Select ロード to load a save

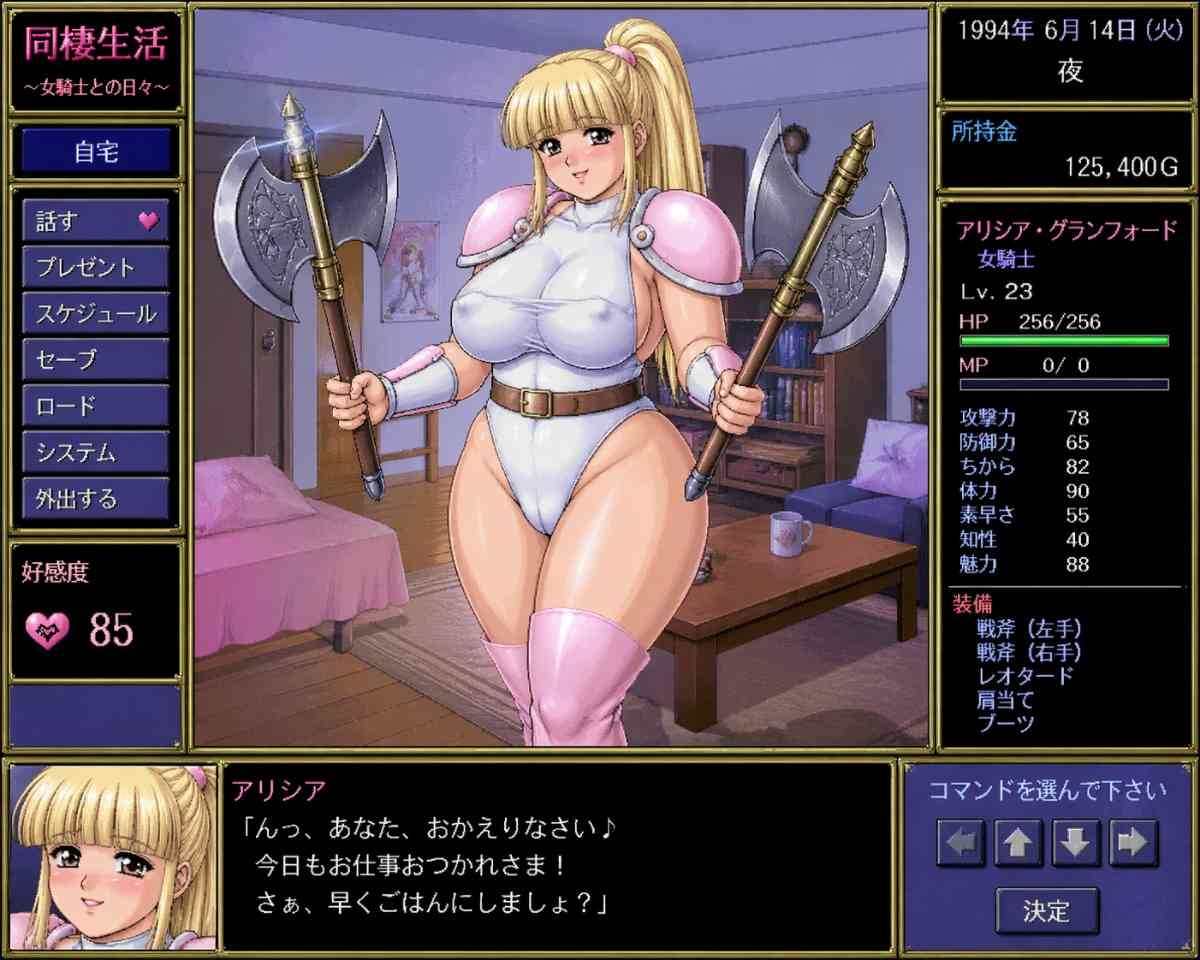pos(95,406)
